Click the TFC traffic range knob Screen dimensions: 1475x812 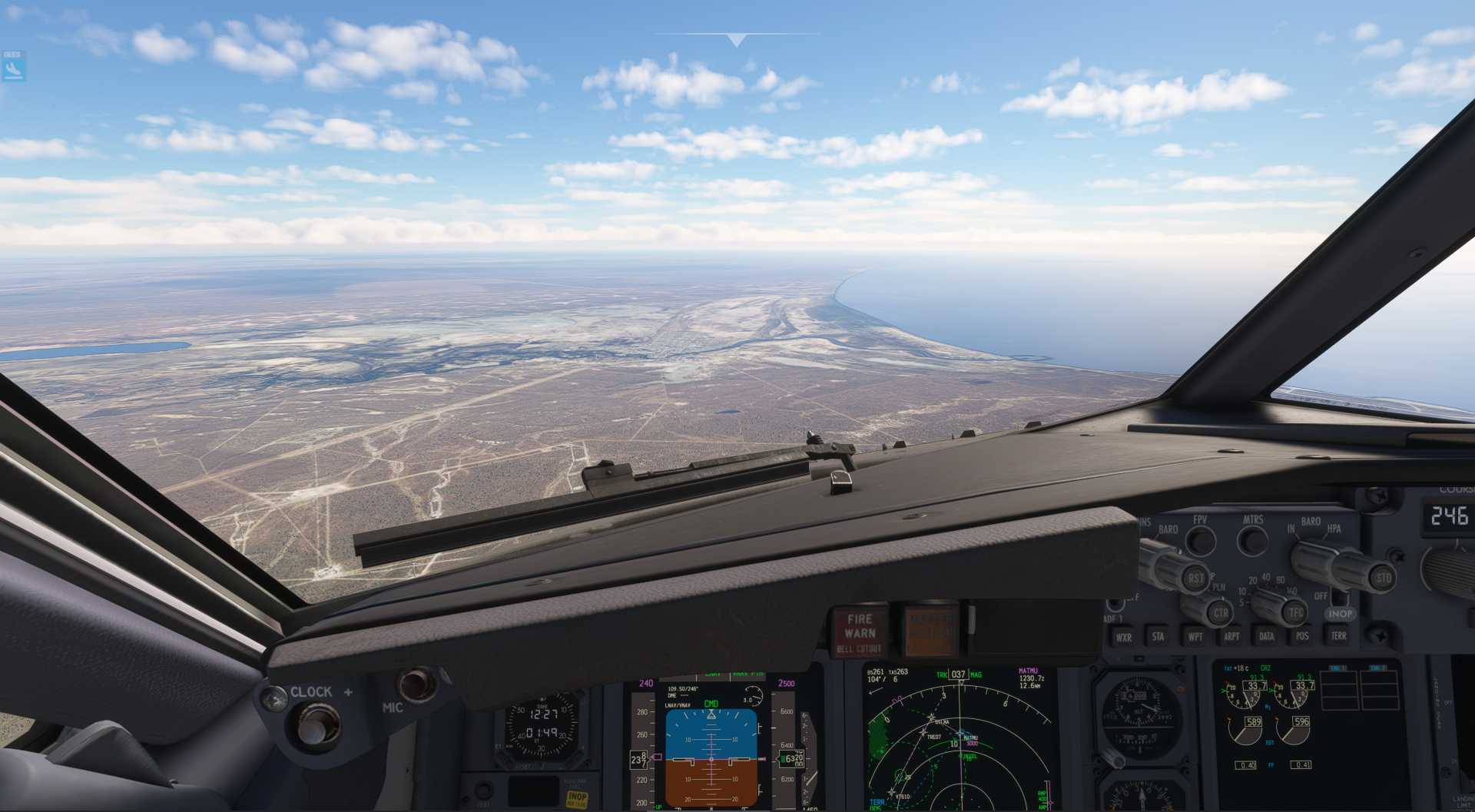[x=1295, y=612]
